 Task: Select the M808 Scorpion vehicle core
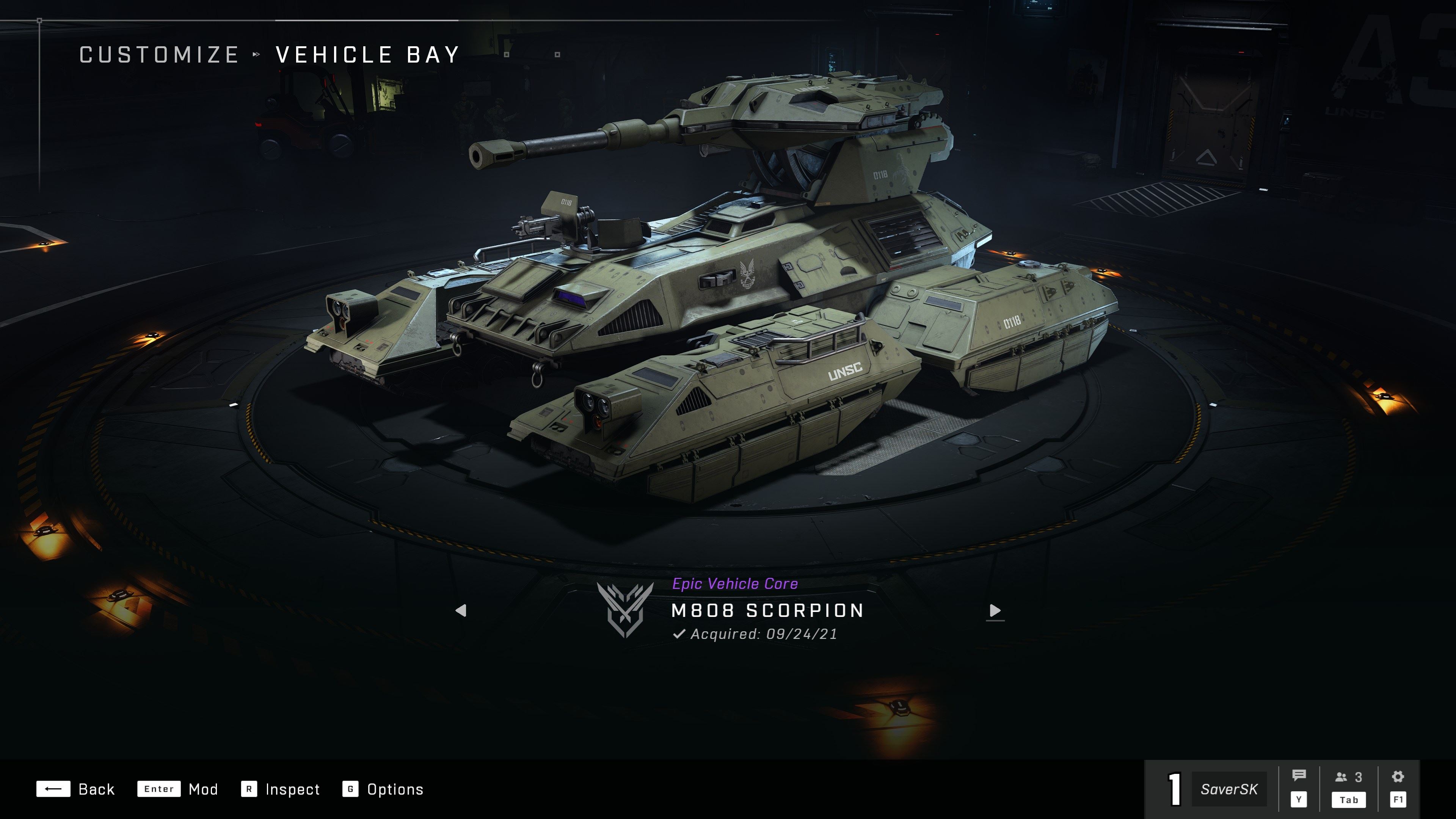pos(766,610)
